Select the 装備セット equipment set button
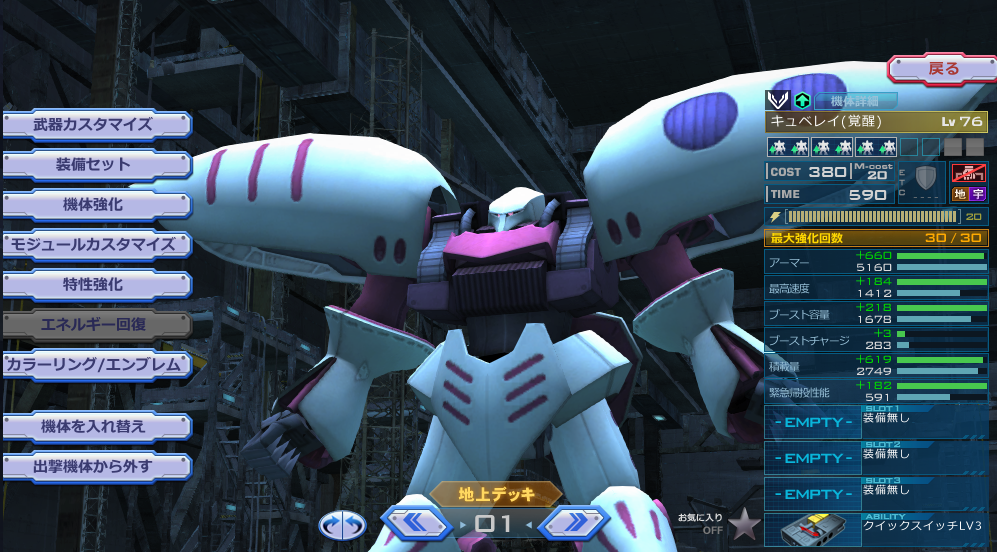Viewport: 997px width, 552px height. click(x=94, y=165)
